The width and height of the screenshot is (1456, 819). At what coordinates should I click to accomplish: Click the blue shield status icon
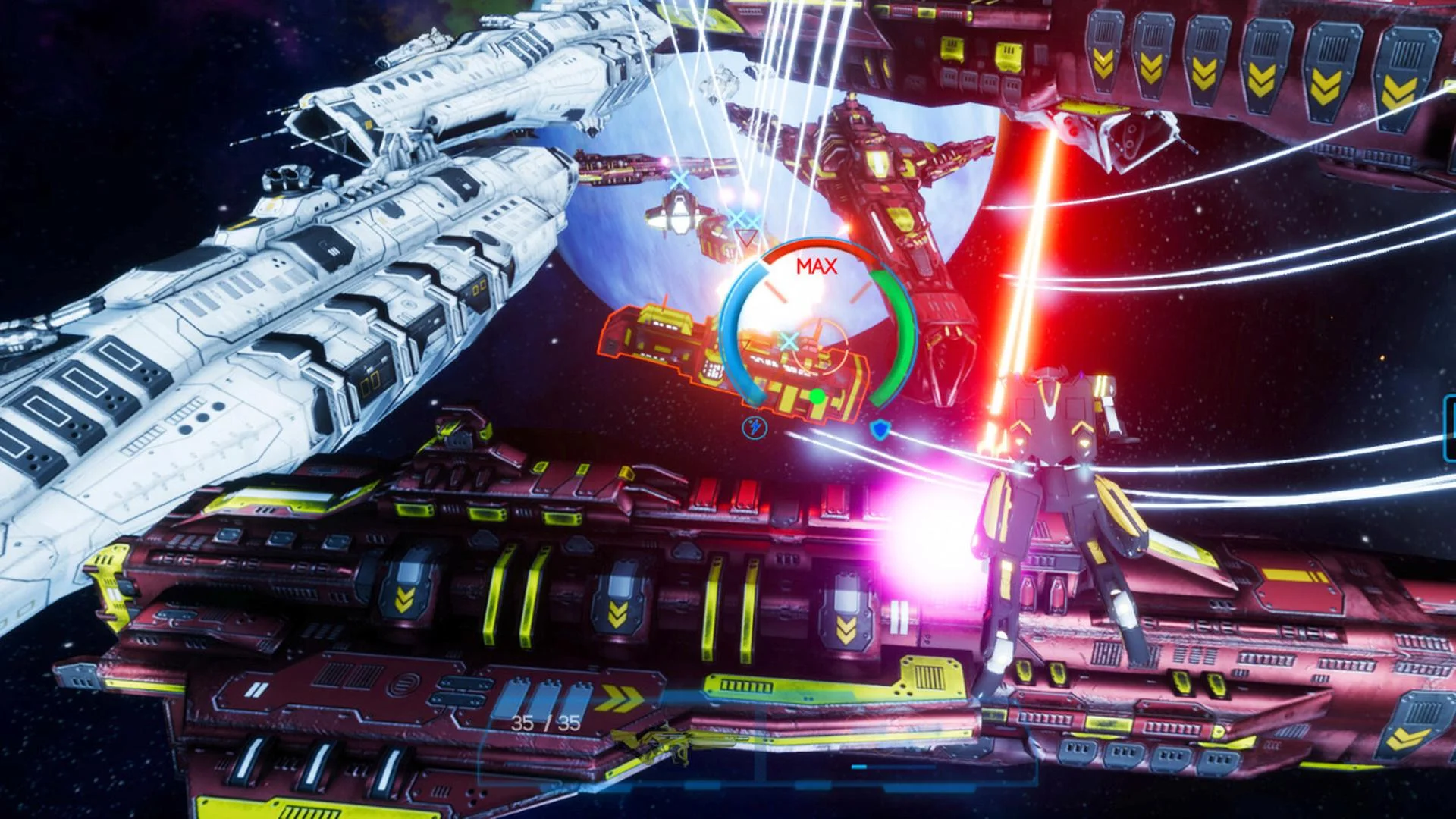click(880, 428)
